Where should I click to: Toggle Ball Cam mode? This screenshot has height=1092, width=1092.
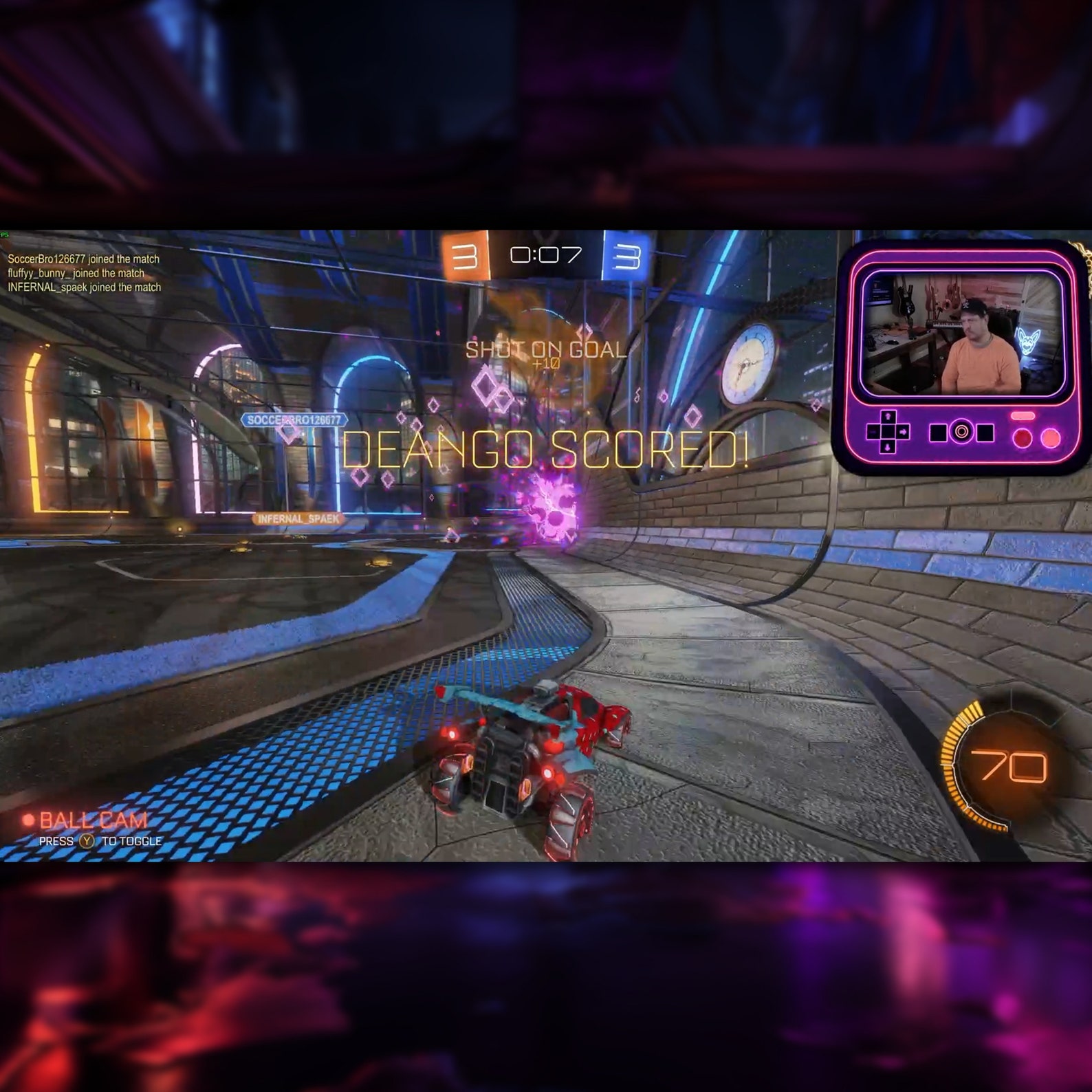point(93,818)
